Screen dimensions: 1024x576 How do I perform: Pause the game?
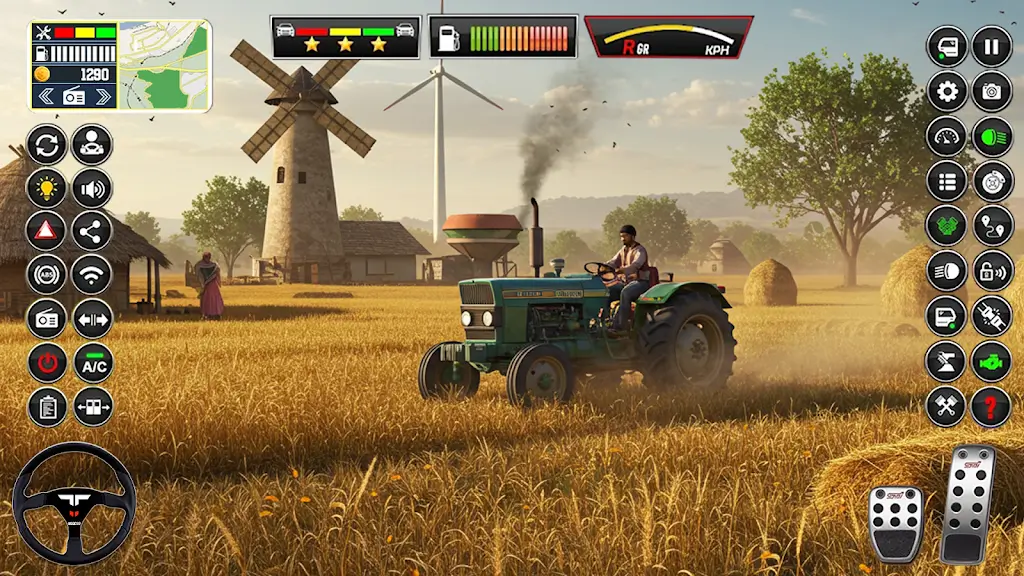tap(991, 46)
